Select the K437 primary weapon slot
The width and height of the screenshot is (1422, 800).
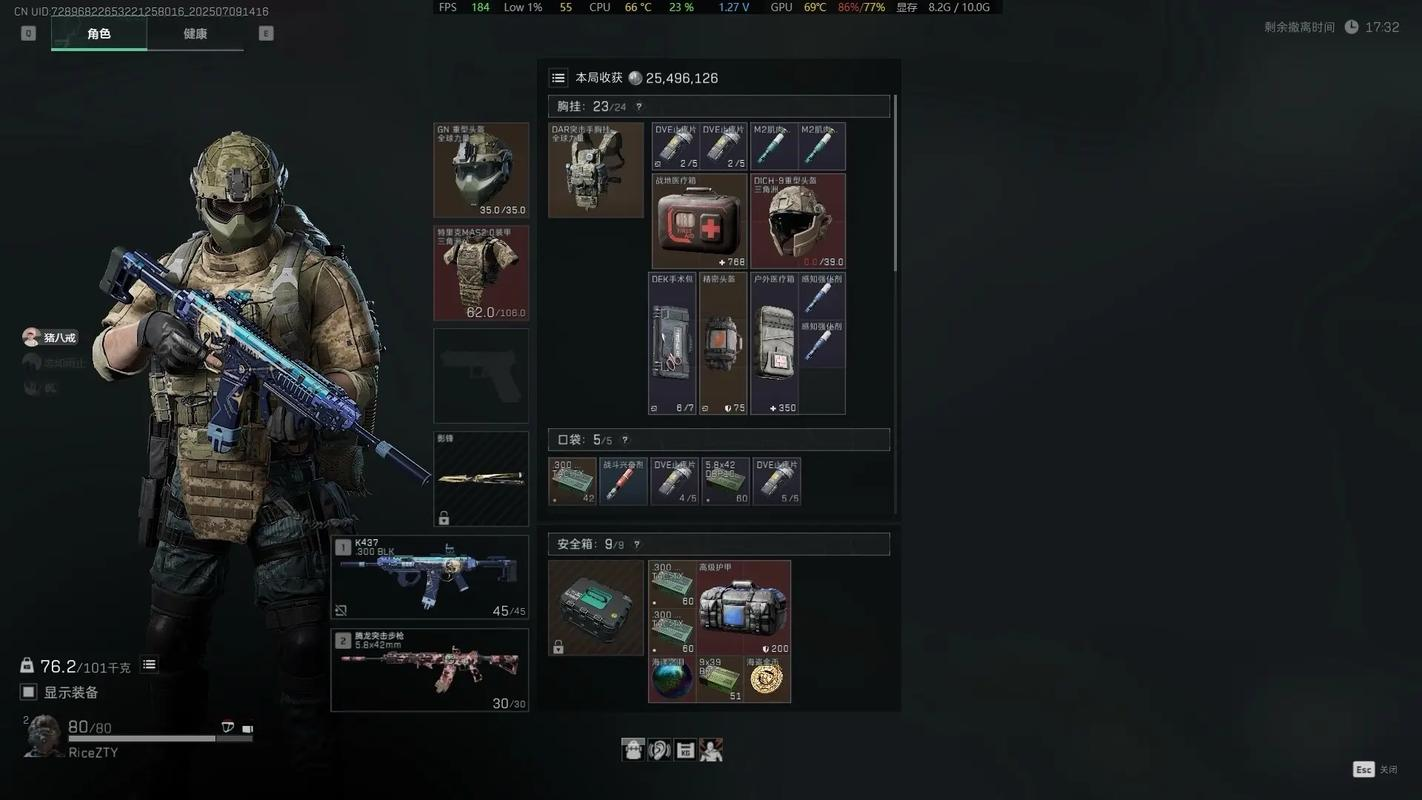[430, 577]
